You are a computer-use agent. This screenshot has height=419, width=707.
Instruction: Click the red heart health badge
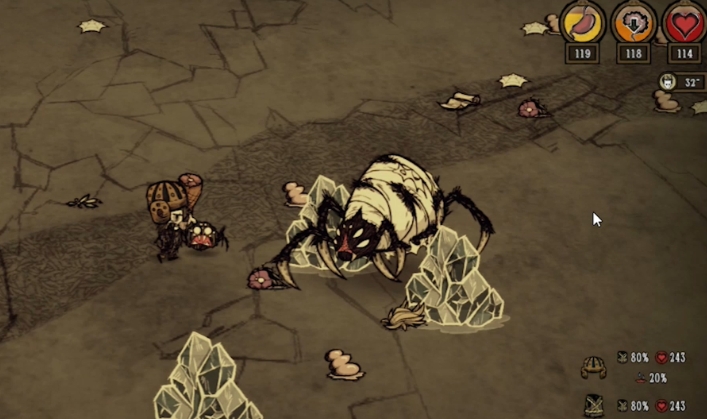pyautogui.click(x=684, y=23)
